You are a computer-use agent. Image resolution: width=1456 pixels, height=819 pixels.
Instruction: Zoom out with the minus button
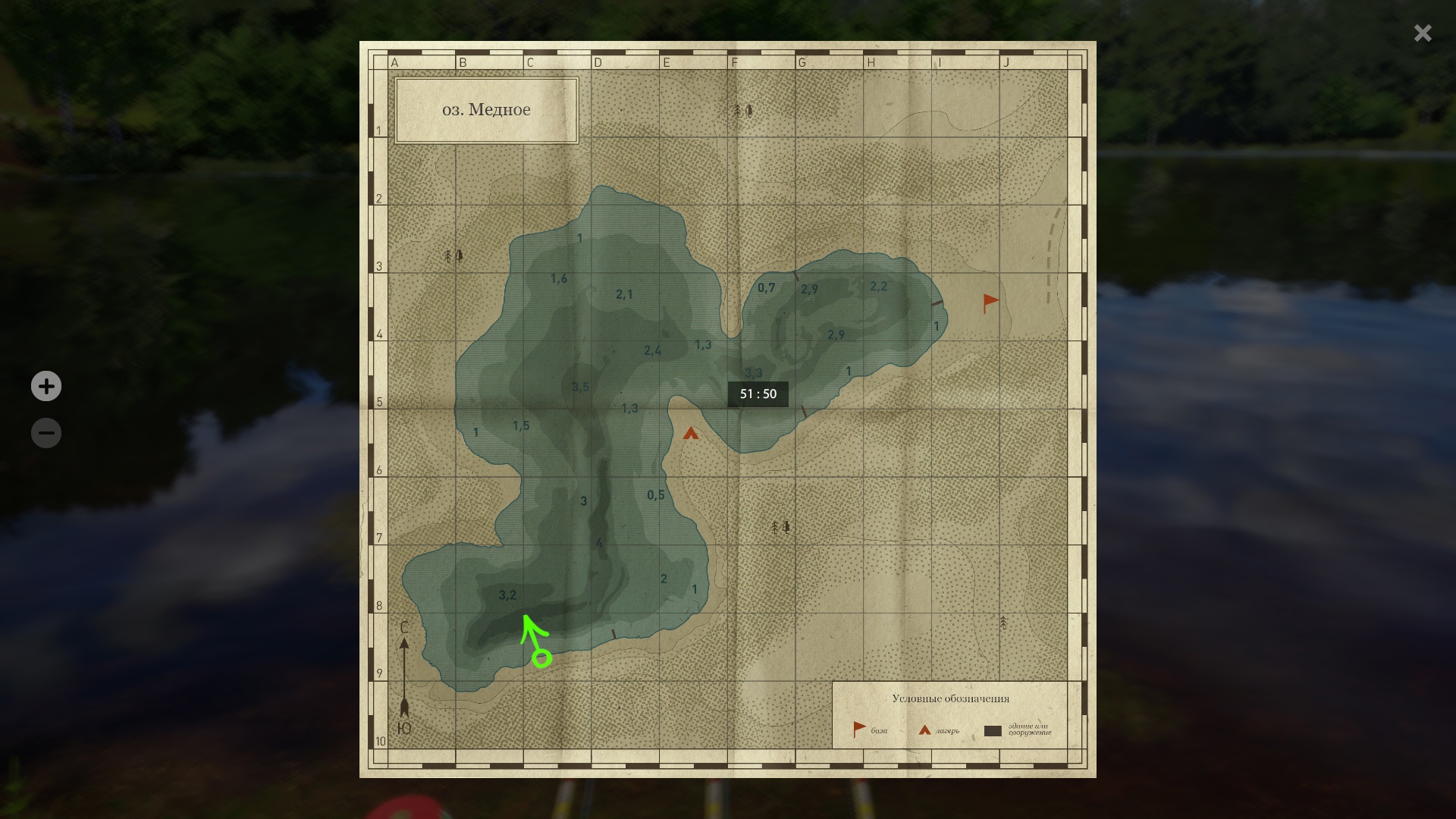coord(46,433)
